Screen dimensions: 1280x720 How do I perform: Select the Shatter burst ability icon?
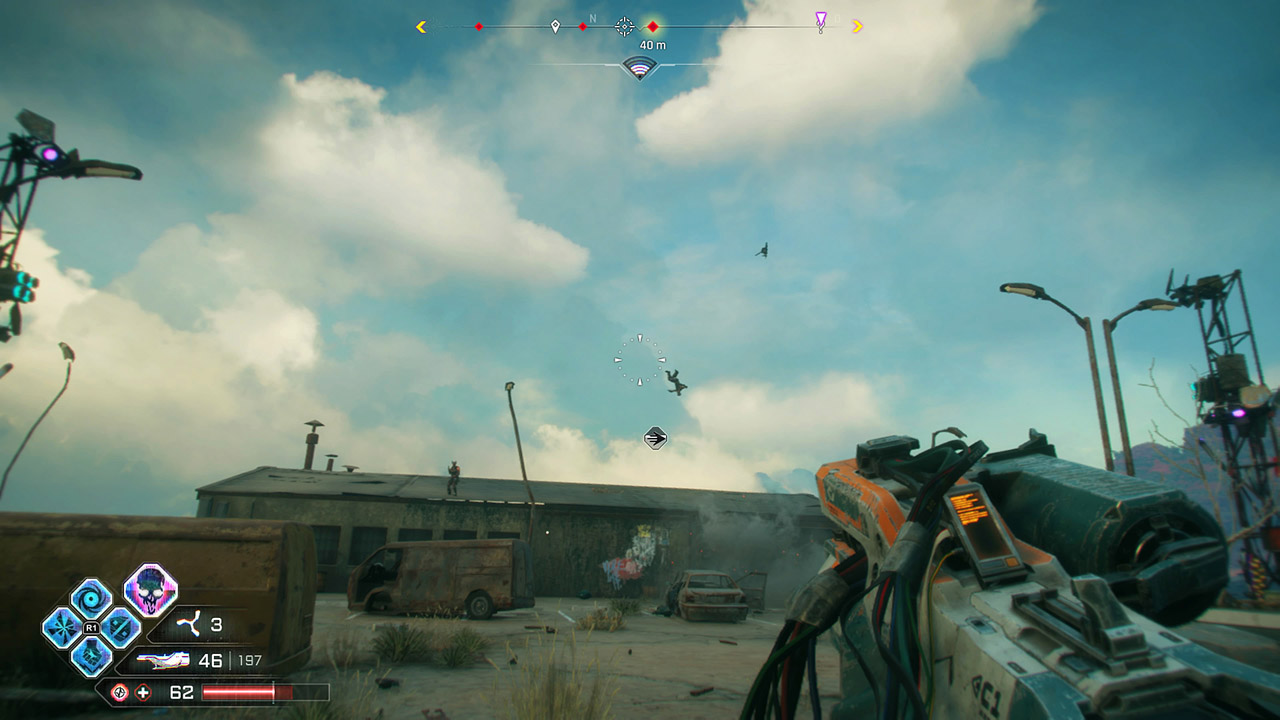(x=62, y=628)
